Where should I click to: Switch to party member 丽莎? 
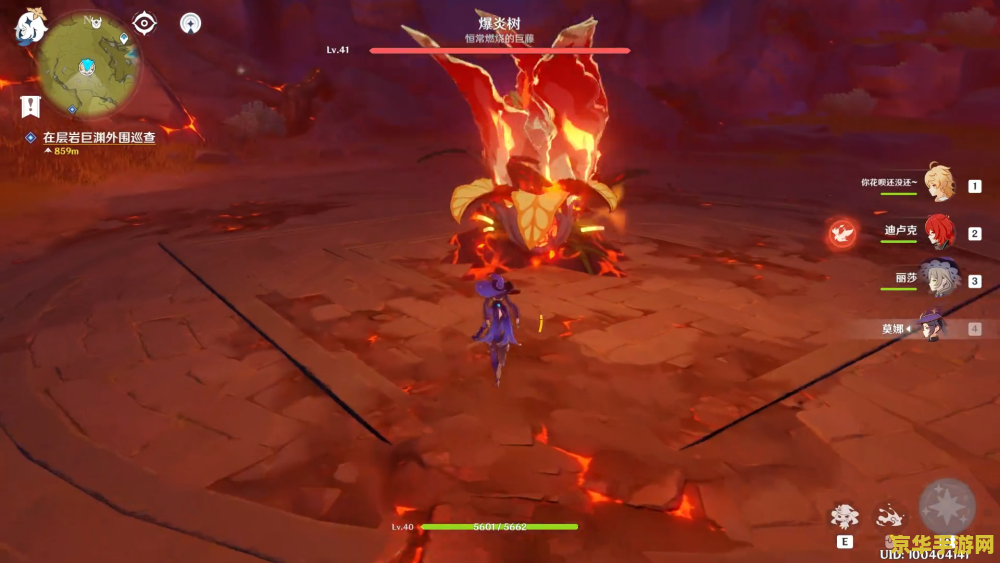(940, 278)
